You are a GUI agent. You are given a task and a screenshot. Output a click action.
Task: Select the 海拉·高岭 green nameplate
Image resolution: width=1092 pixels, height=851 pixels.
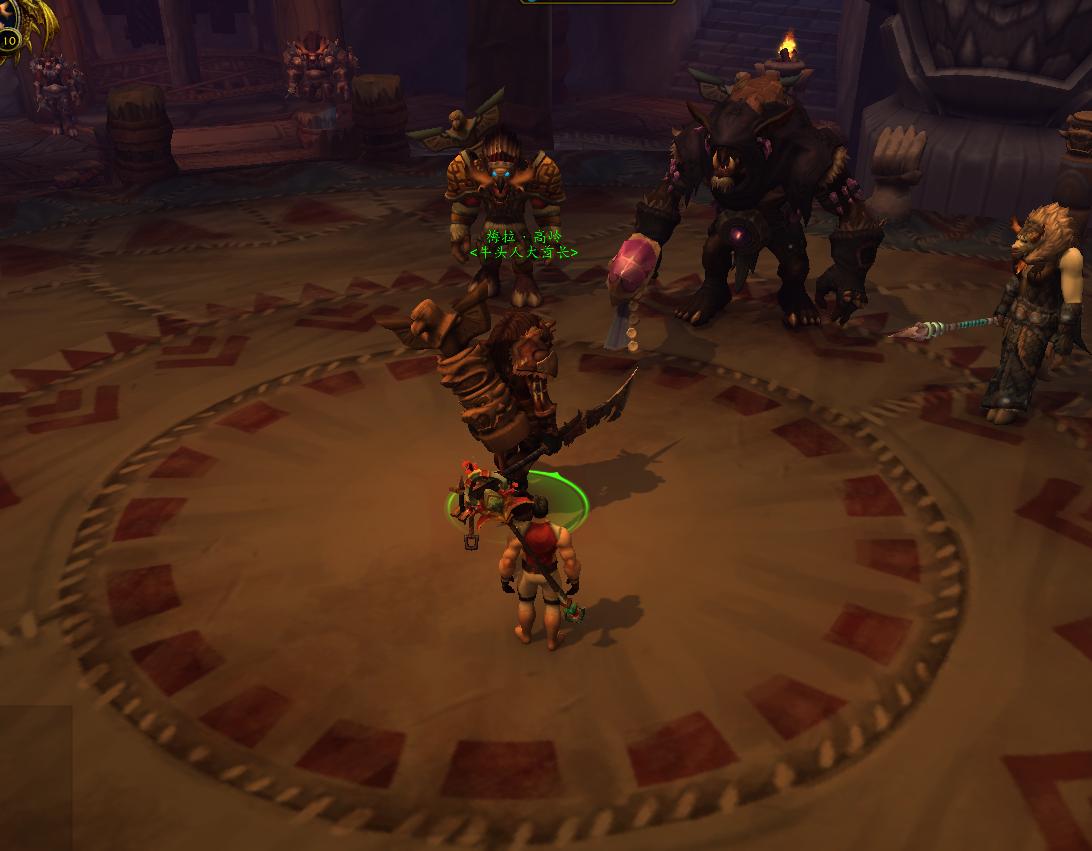pos(523,237)
